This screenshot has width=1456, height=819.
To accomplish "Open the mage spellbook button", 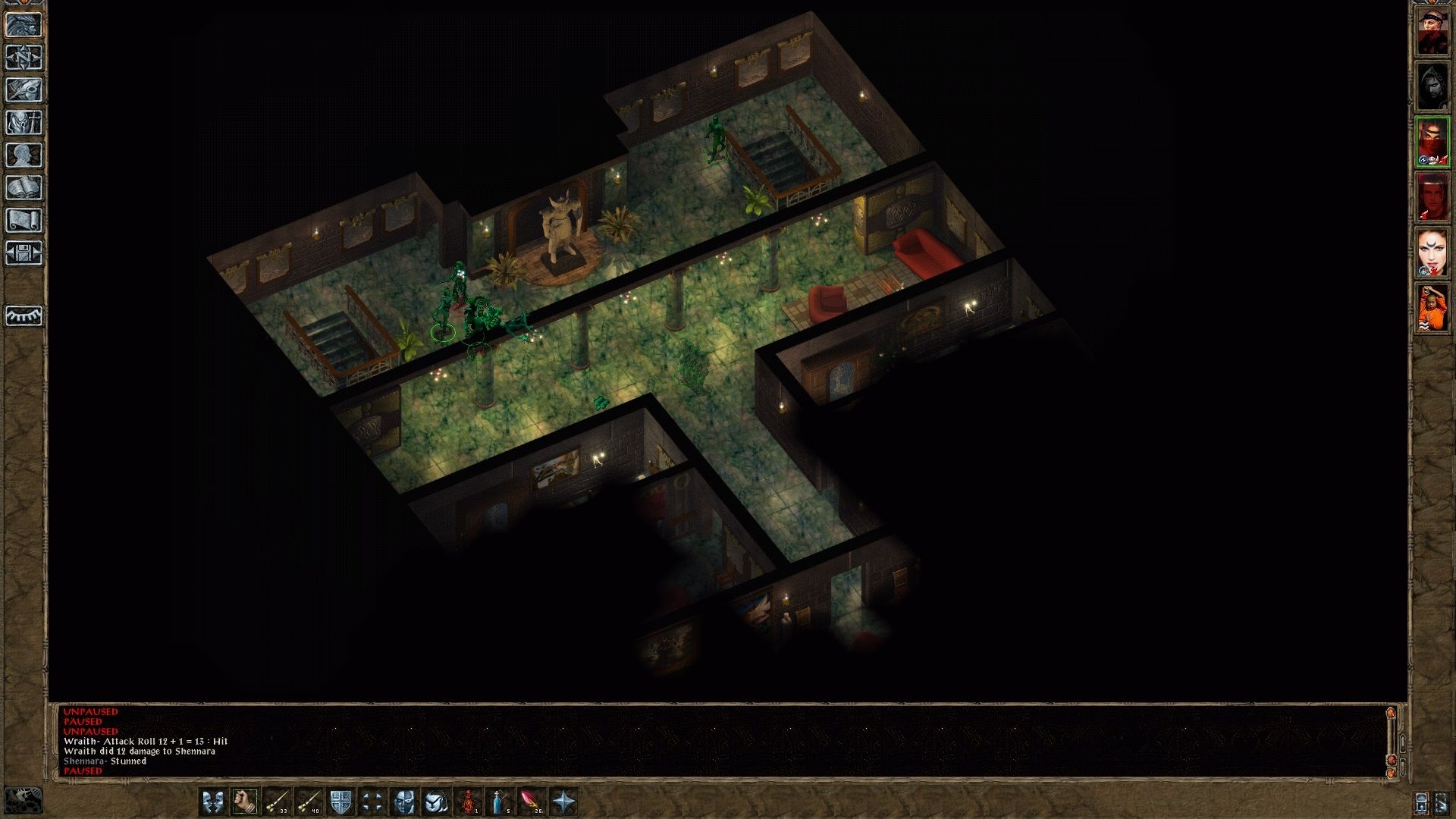I will click(x=24, y=188).
